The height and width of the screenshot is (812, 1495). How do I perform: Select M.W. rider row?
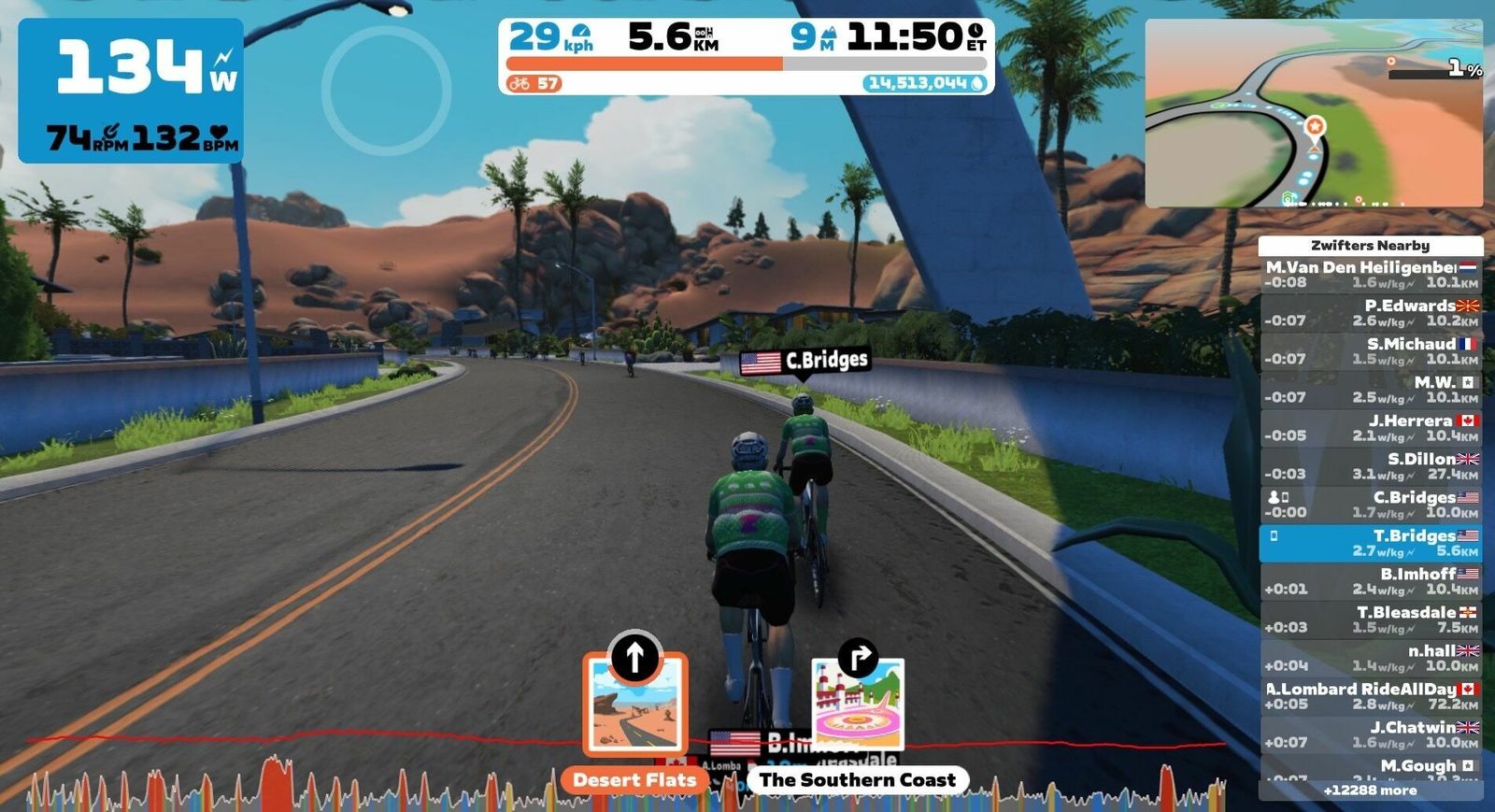click(x=1370, y=390)
